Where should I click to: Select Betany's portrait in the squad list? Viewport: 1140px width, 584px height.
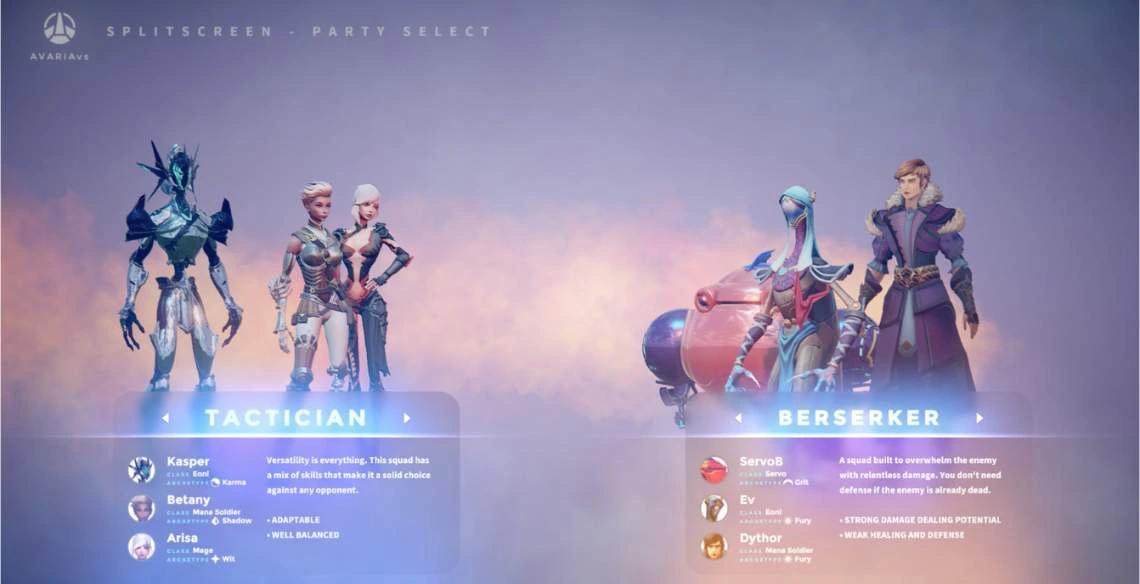(141, 508)
